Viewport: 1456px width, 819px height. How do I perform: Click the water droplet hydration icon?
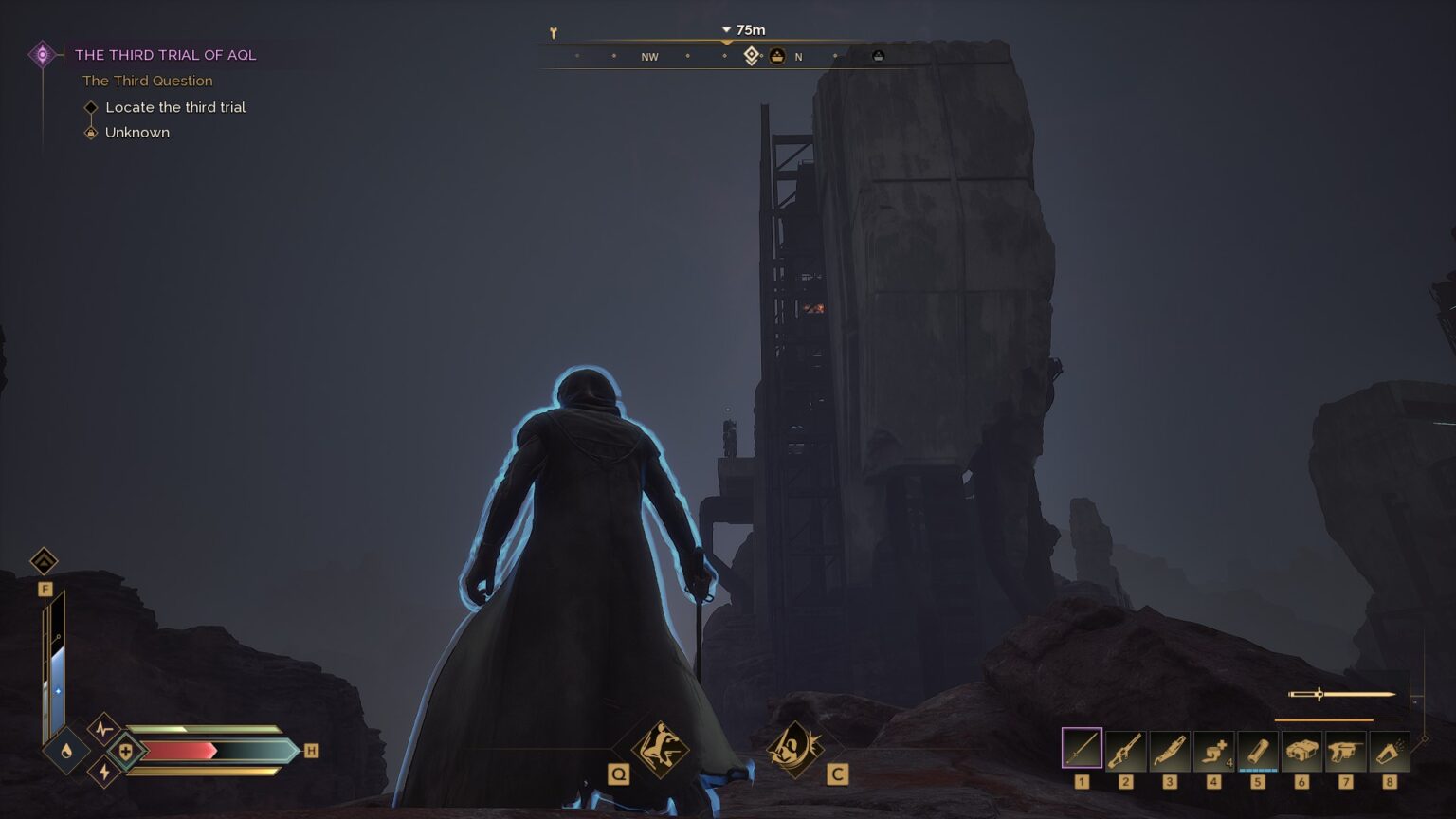pos(66,751)
